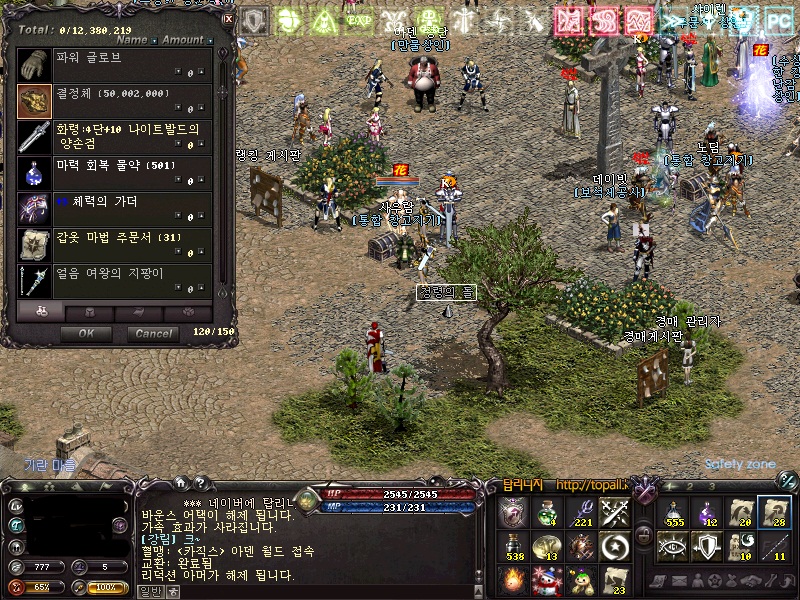This screenshot has width=800, height=600.
Task: Select the 일반 chat tab
Action: (x=150, y=592)
